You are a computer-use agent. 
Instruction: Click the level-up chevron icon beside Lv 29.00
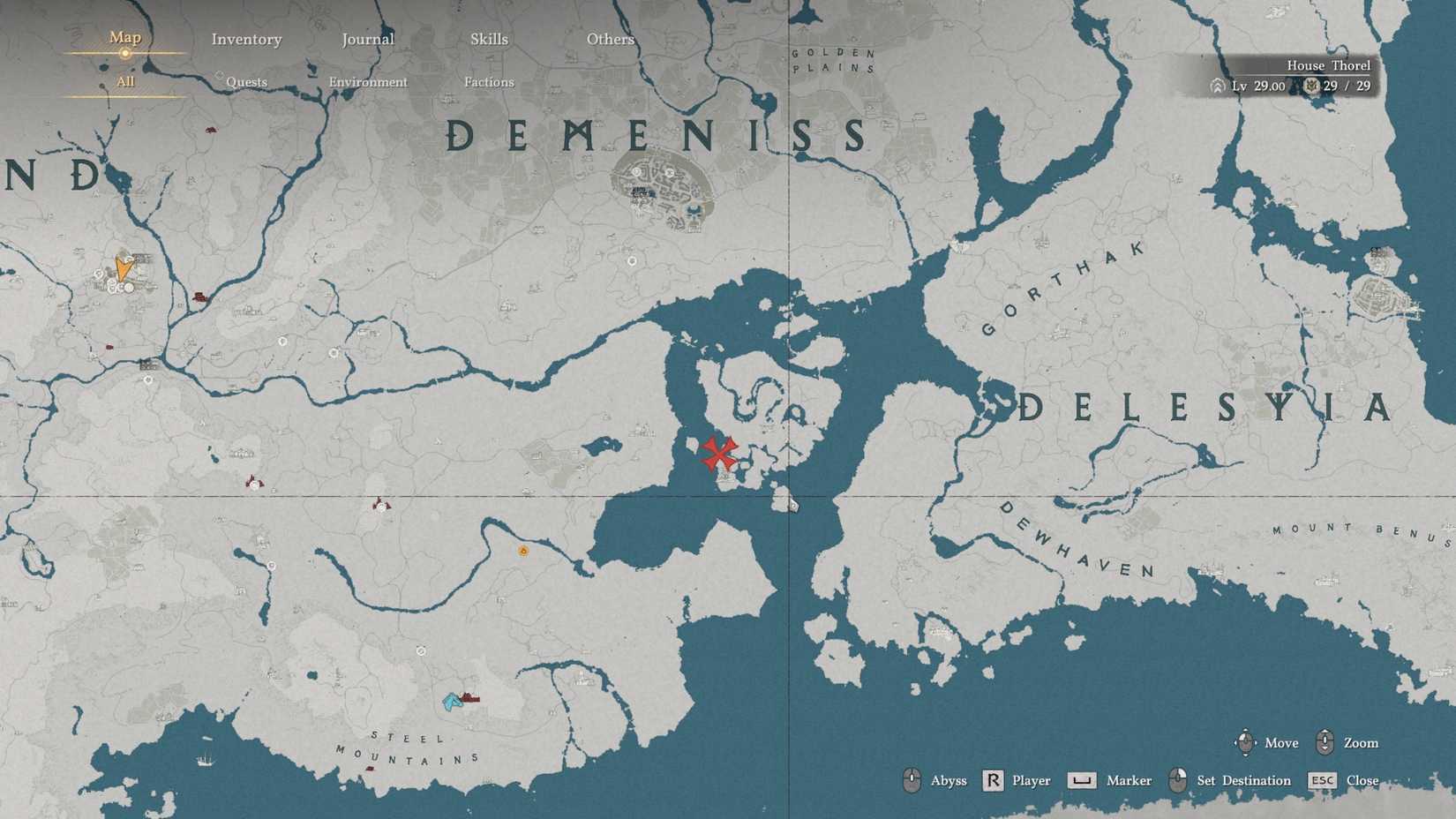click(x=1218, y=86)
